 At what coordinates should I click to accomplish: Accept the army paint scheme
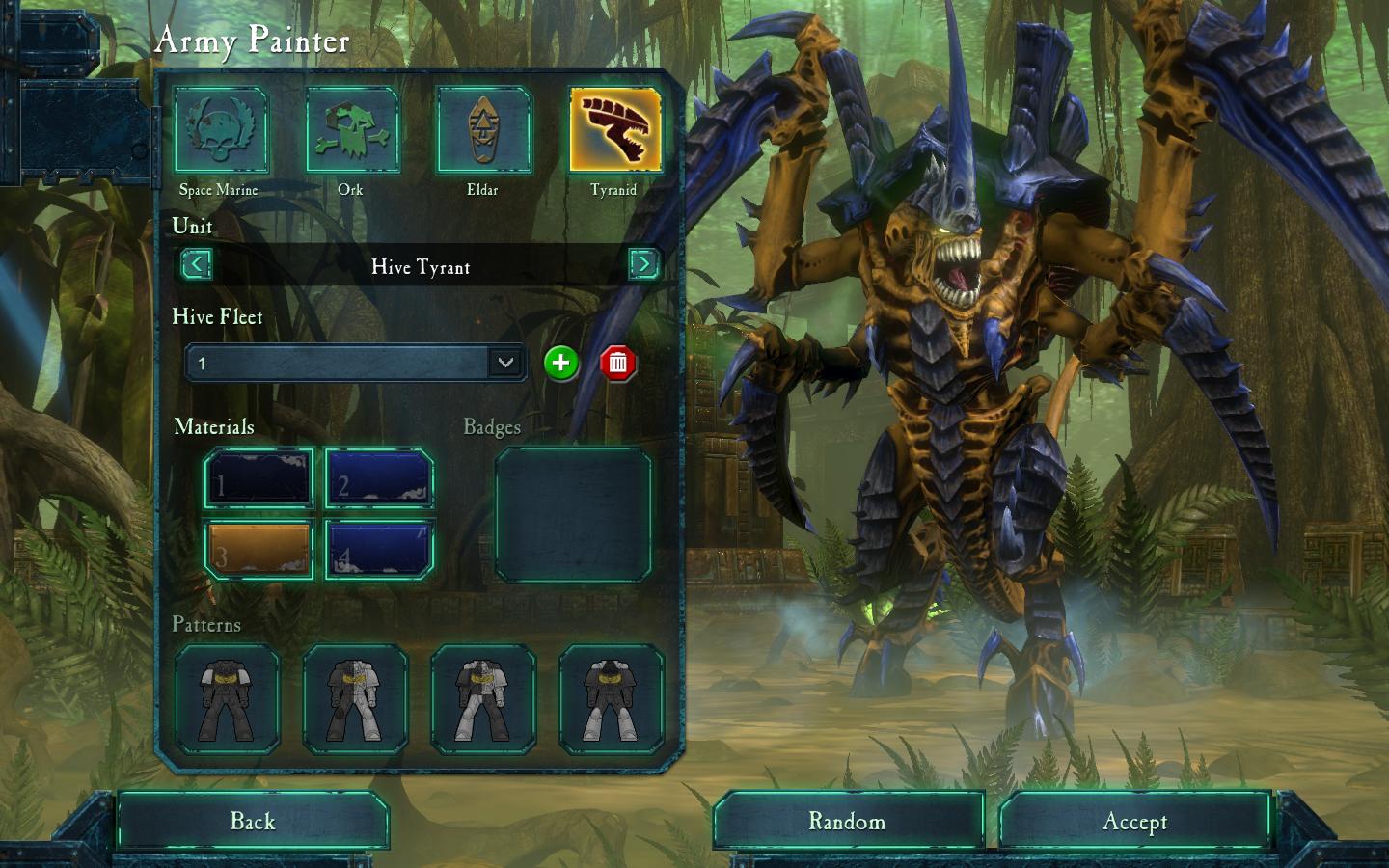pos(1134,822)
